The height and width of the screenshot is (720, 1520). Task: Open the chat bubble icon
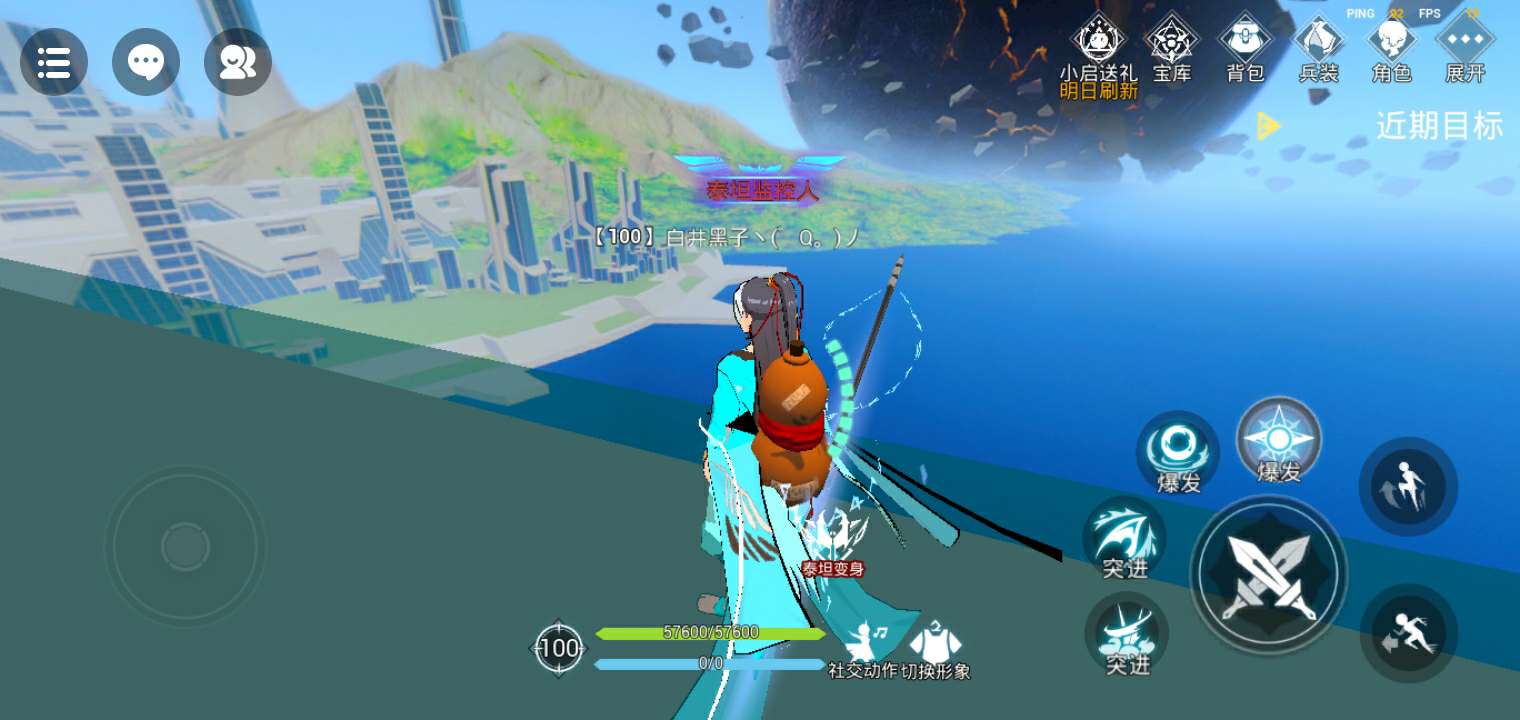(146, 62)
